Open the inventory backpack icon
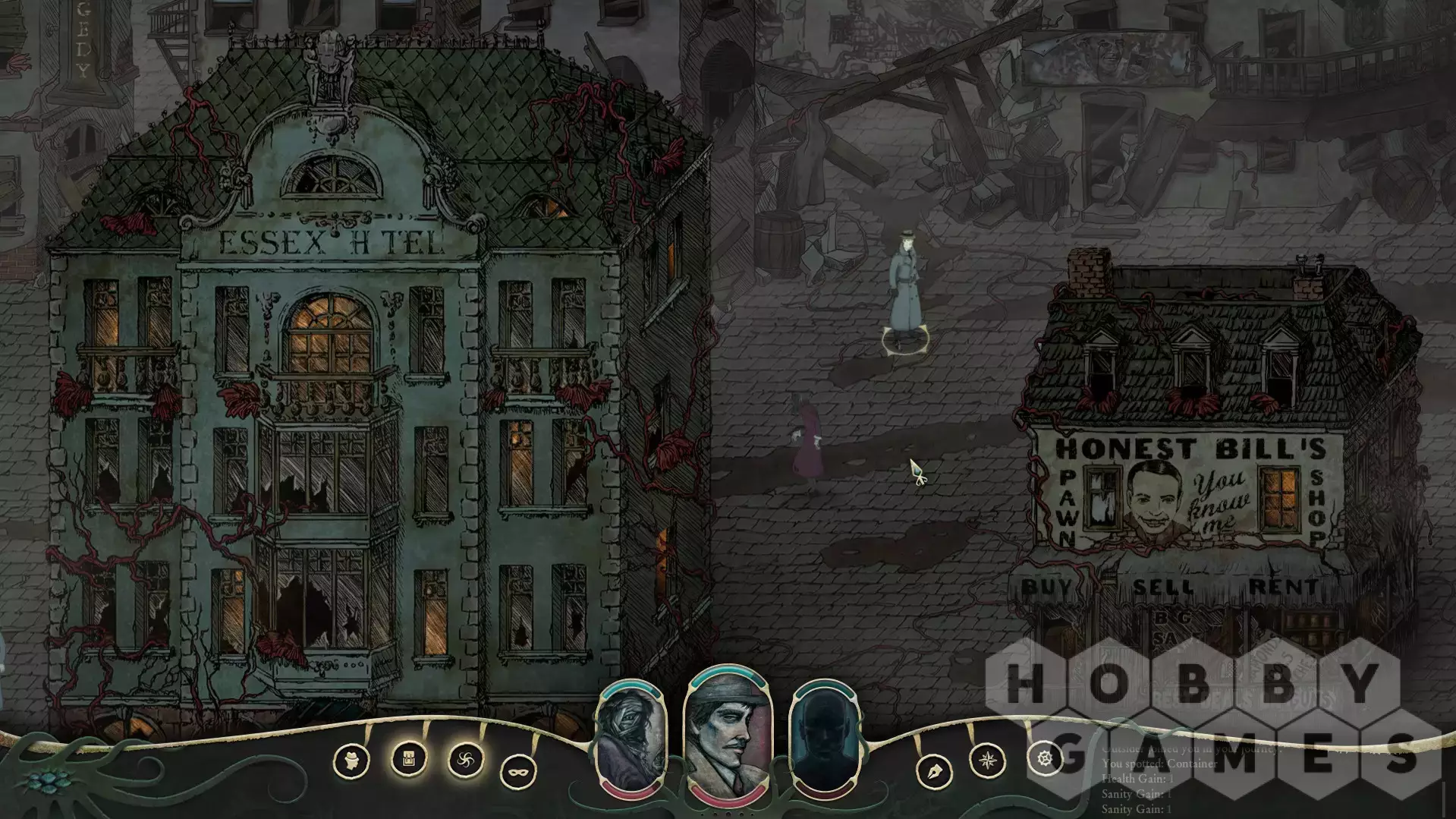The image size is (1456, 819). (408, 758)
